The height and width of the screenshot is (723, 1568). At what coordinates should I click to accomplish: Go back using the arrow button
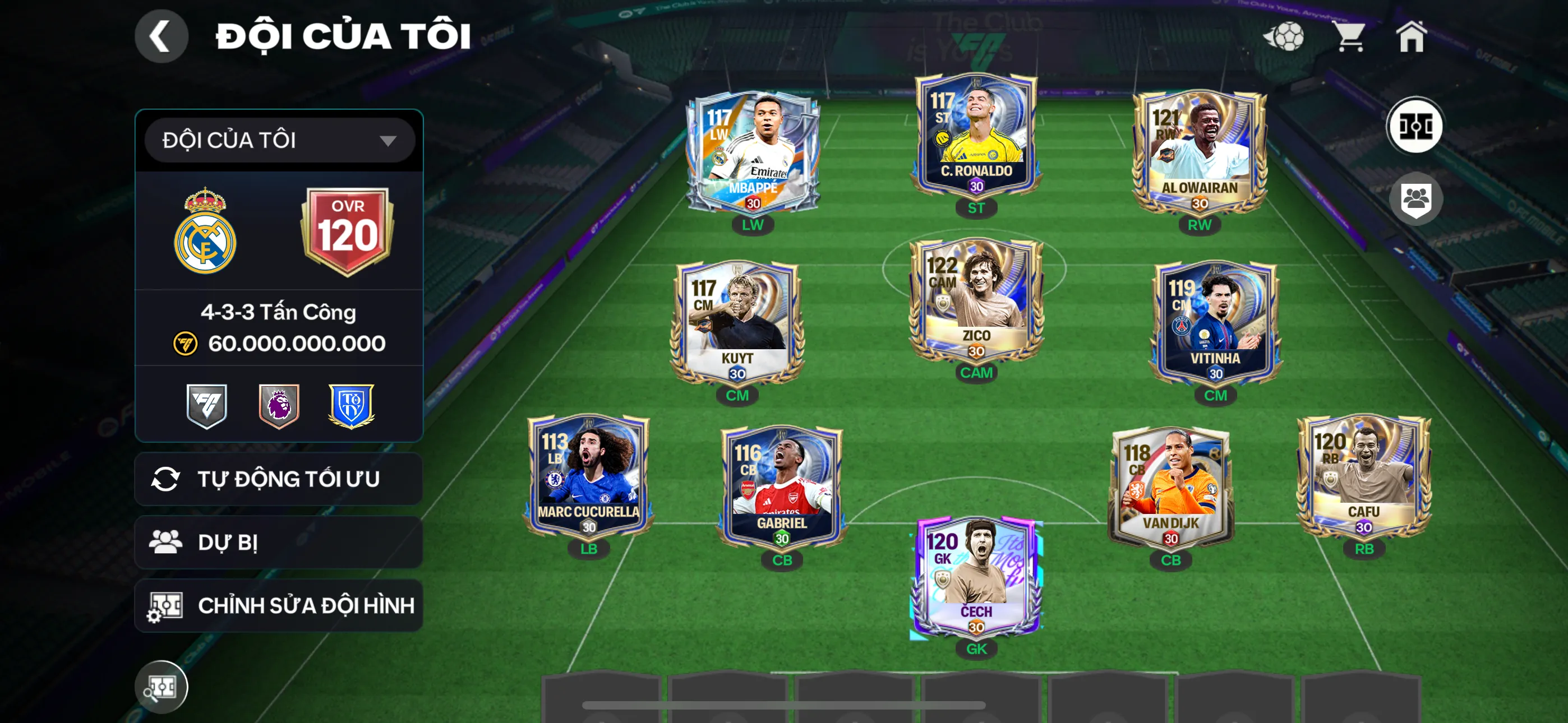point(162,36)
